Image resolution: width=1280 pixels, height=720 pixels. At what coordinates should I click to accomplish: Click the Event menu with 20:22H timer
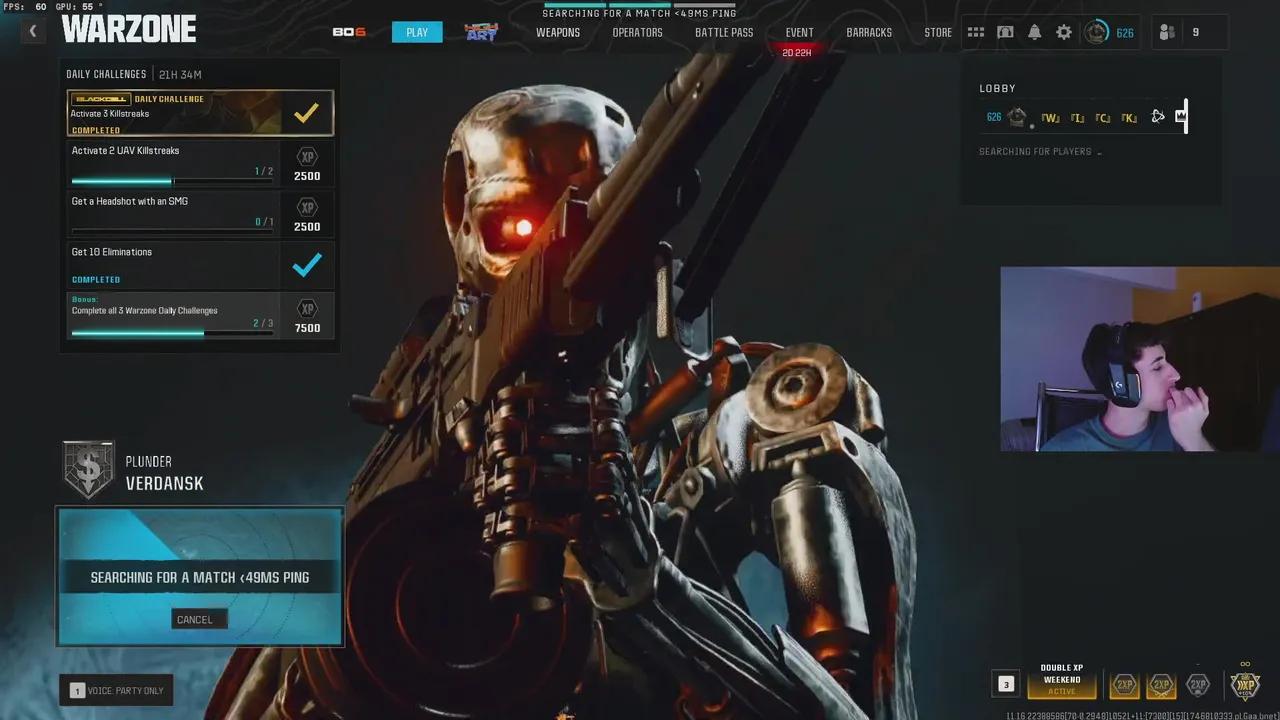[799, 32]
